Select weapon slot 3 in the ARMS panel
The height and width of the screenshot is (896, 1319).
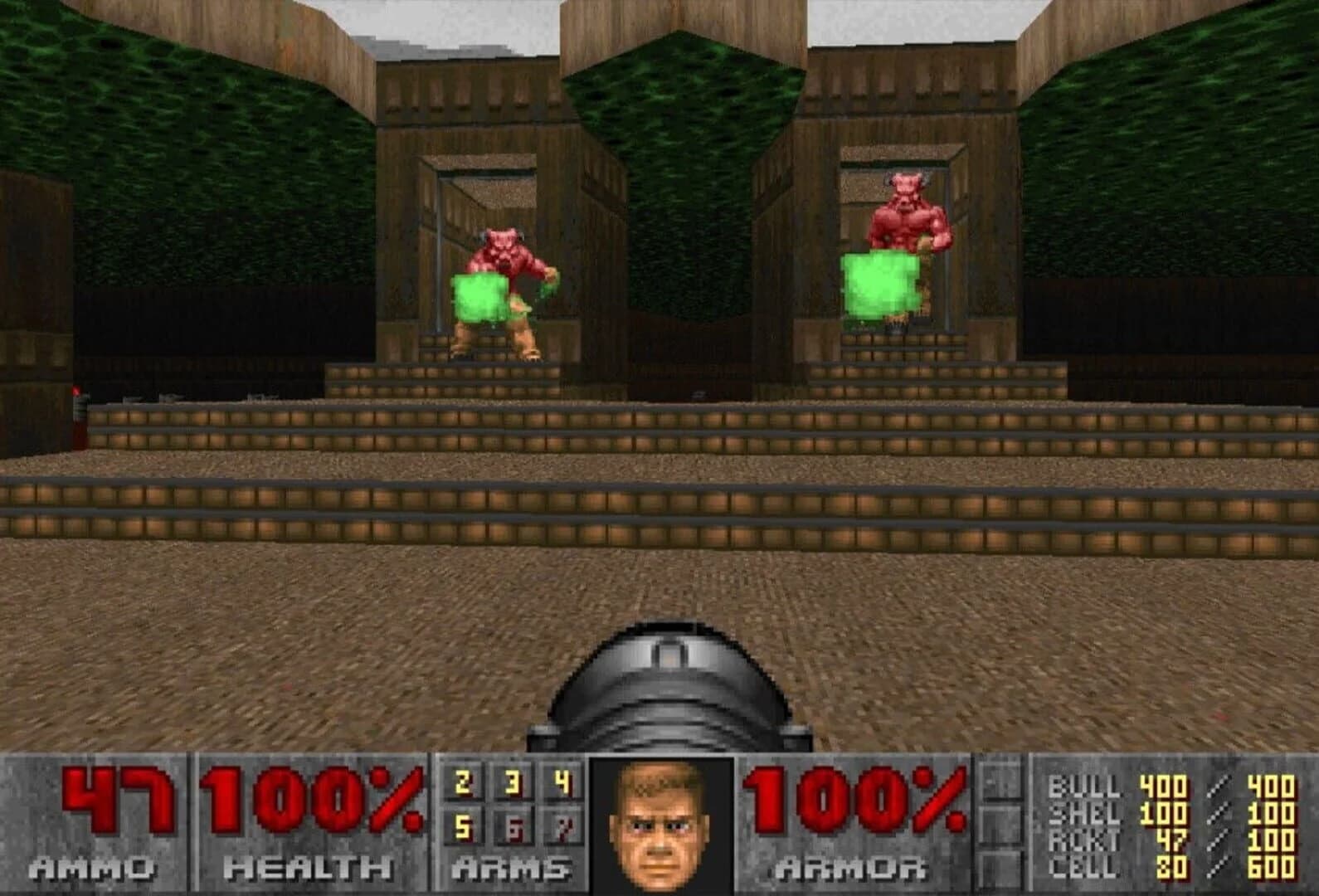[x=512, y=781]
